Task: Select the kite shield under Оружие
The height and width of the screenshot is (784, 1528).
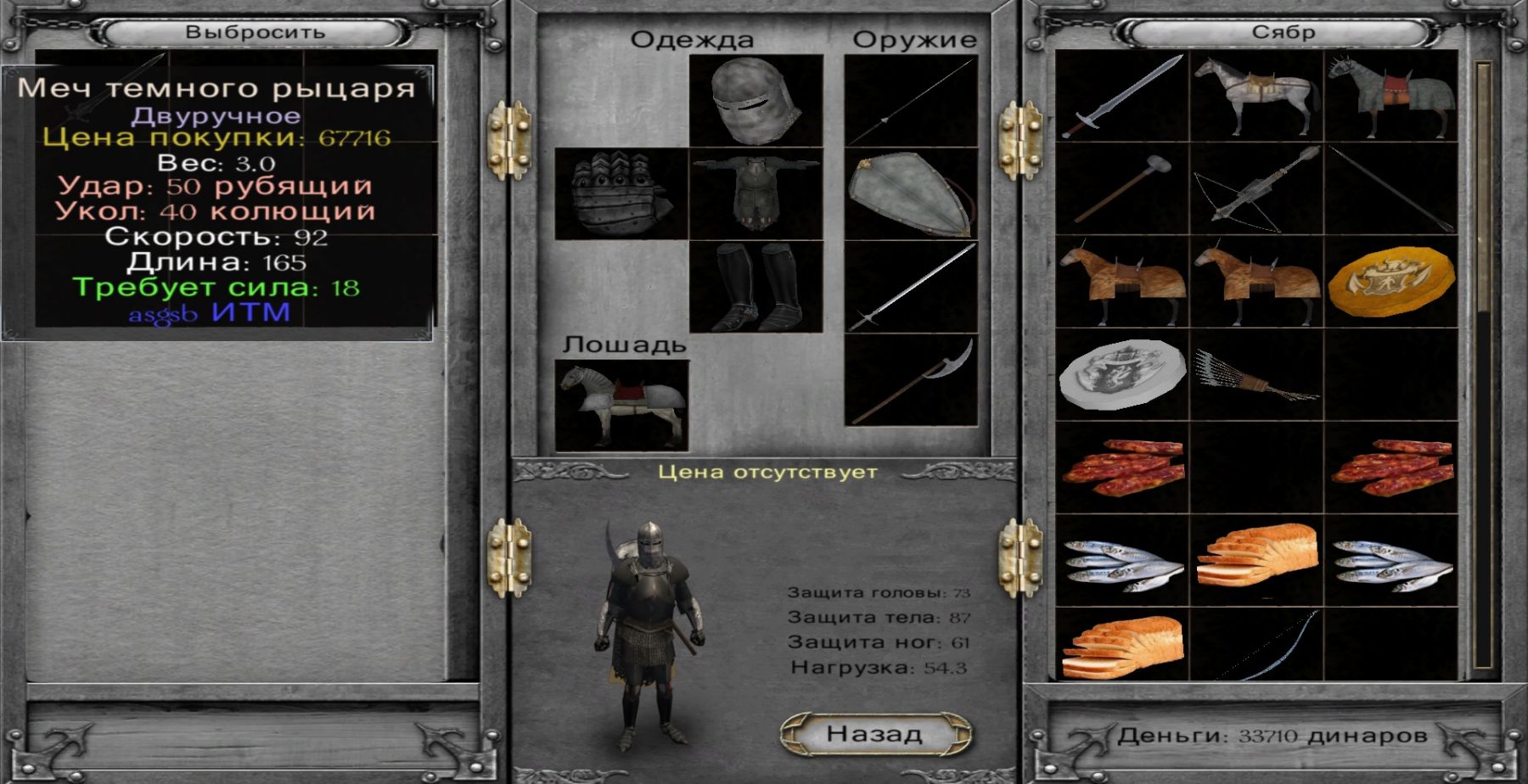Action: (x=911, y=193)
